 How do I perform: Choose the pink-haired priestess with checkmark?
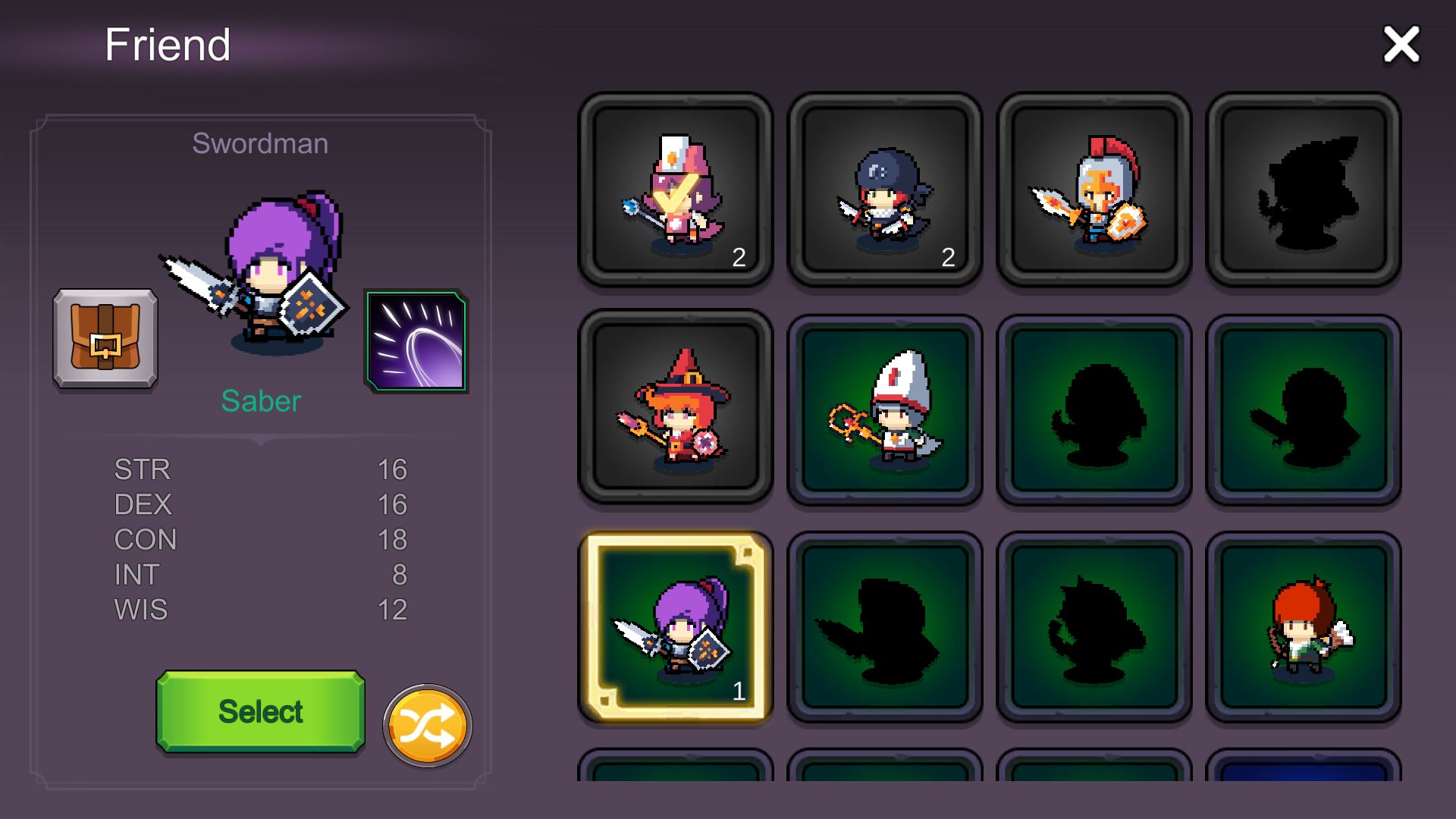click(676, 190)
